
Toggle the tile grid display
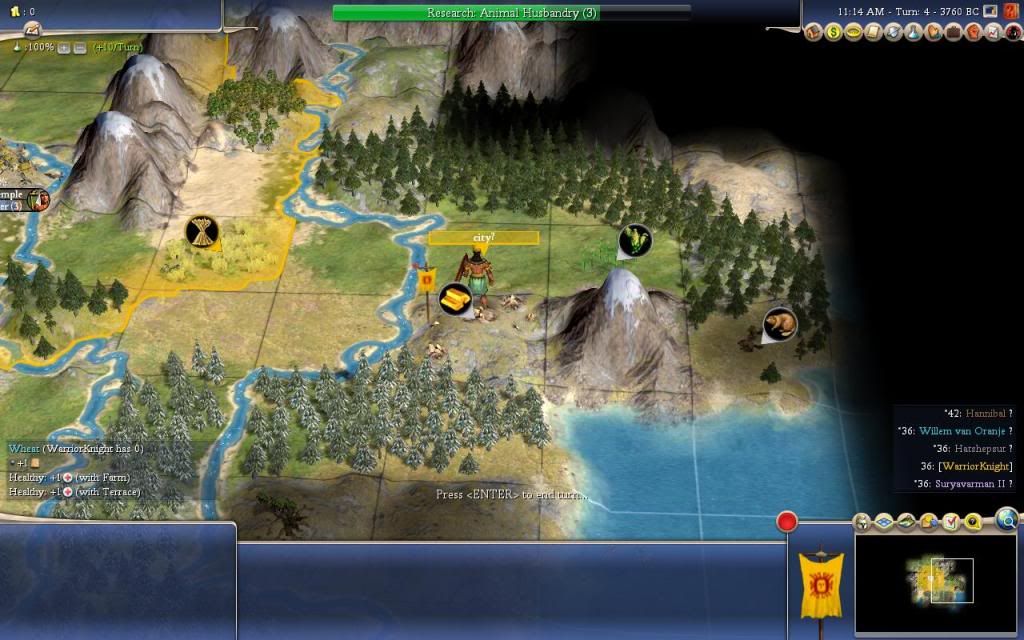[x=884, y=522]
